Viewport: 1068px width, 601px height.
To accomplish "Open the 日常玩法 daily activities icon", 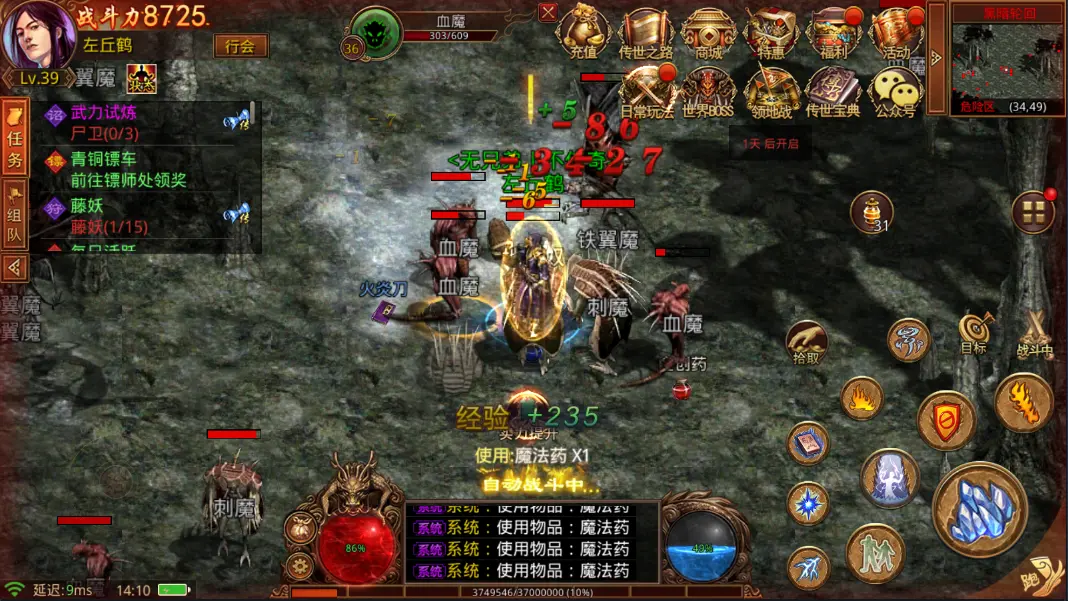I will point(647,90).
